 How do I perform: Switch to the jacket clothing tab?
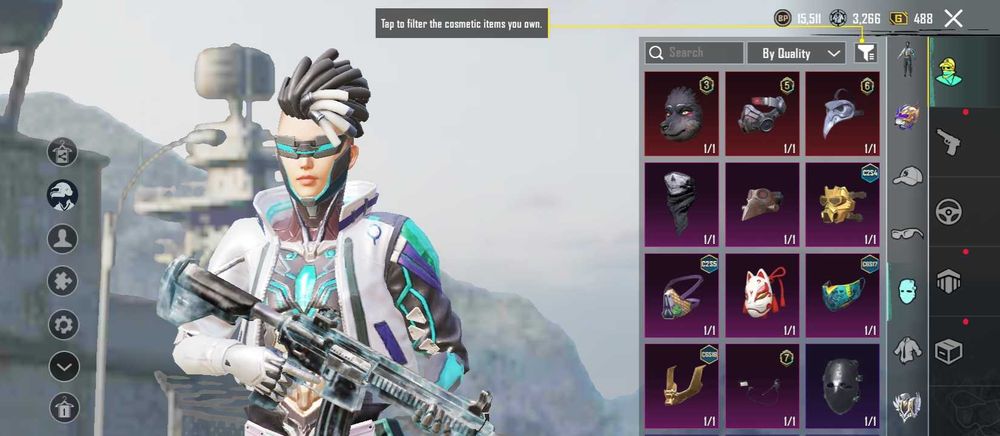coord(907,349)
